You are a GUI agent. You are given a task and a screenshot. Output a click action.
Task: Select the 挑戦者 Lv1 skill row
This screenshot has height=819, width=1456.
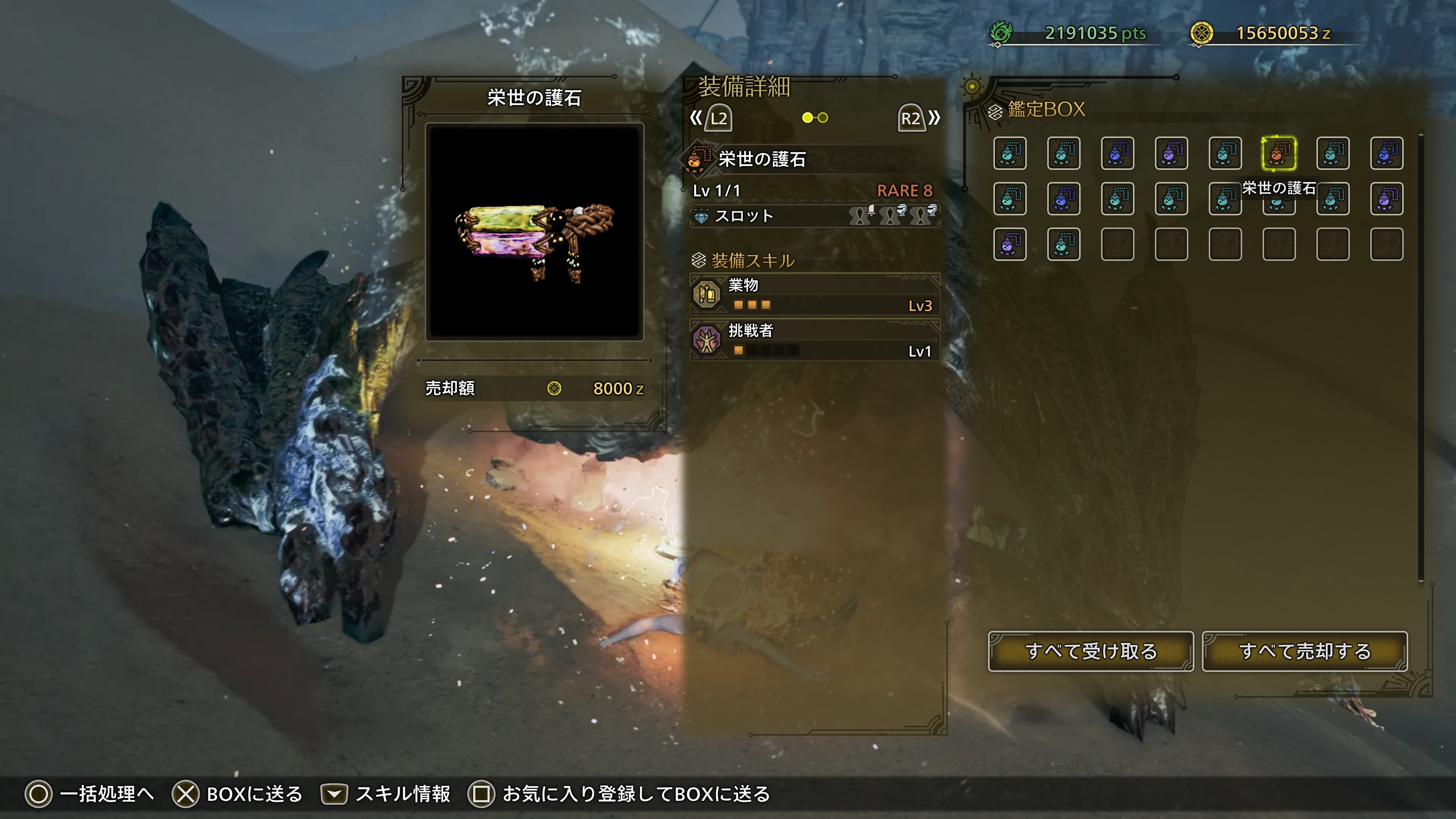pyautogui.click(x=814, y=340)
